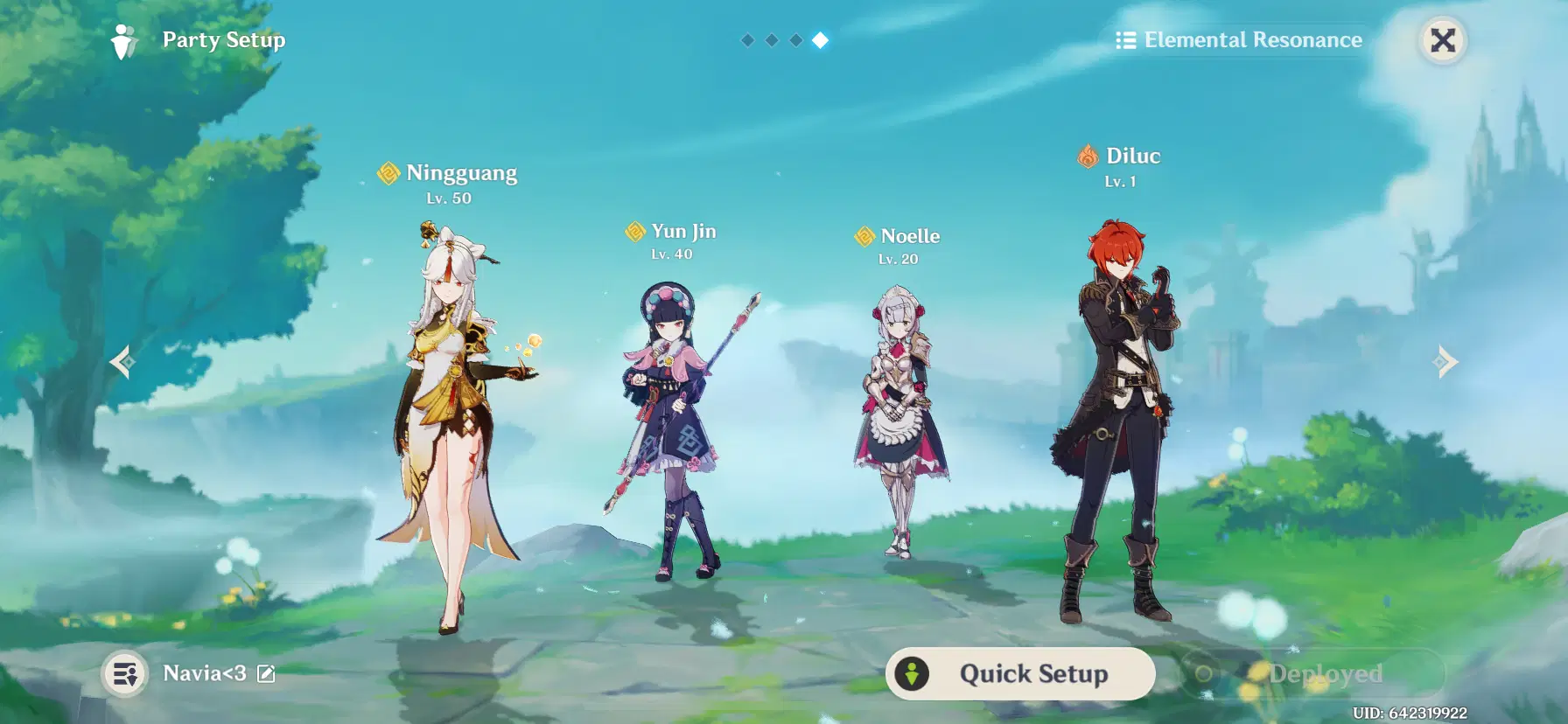Select the first page indicator dot
Viewport: 1568px width, 724px height.
tap(746, 38)
